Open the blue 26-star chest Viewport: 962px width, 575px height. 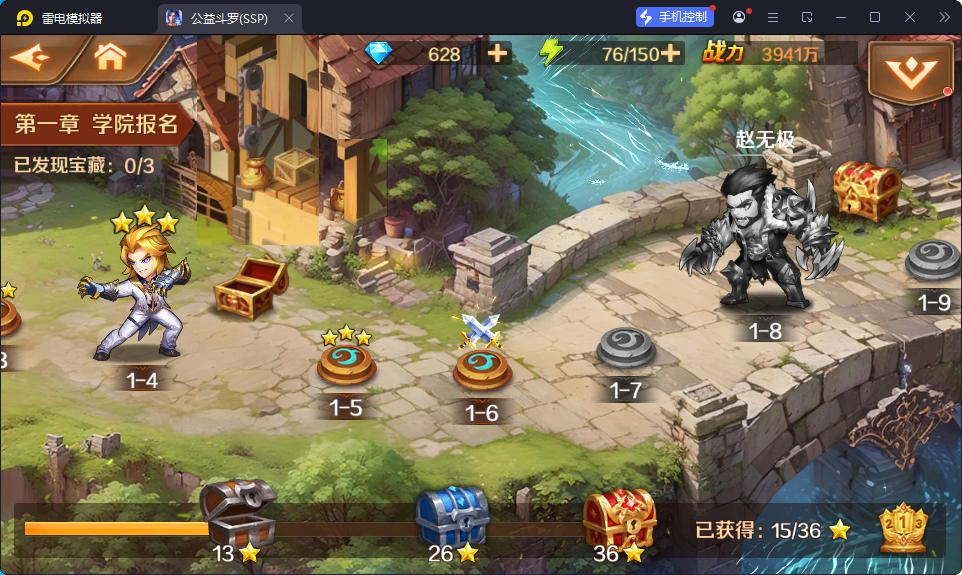(x=452, y=515)
